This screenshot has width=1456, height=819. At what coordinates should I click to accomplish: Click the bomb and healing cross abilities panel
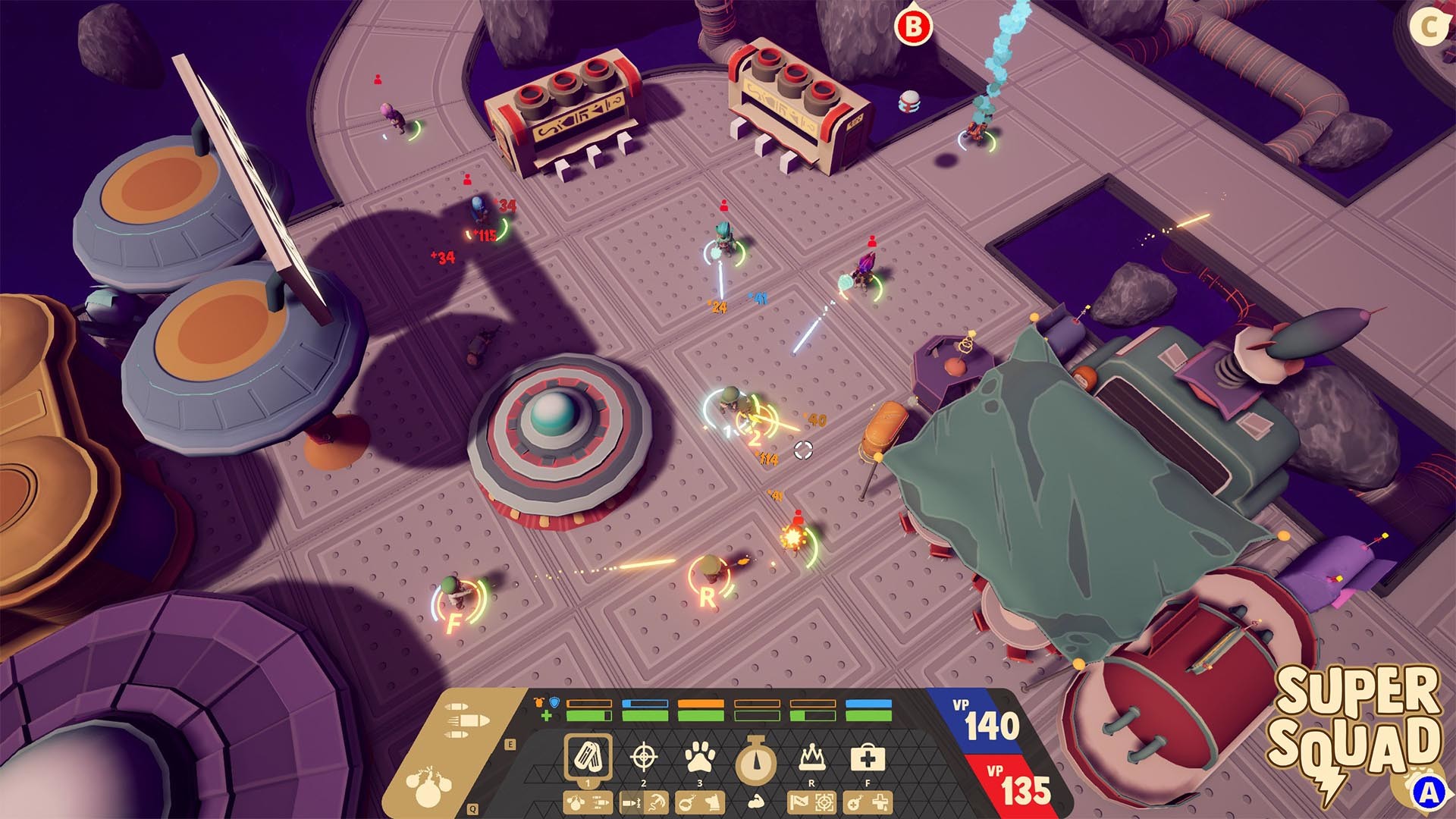point(868,802)
